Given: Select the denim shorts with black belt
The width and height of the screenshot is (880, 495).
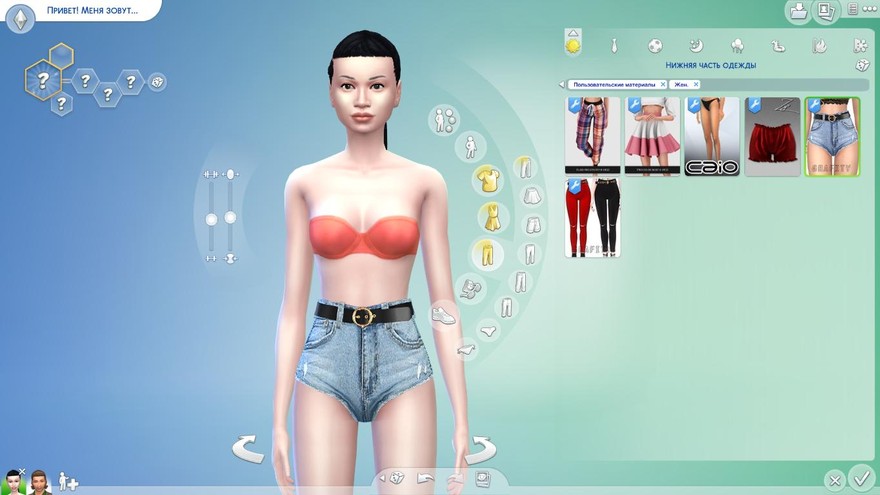Looking at the screenshot, I should coord(832,136).
